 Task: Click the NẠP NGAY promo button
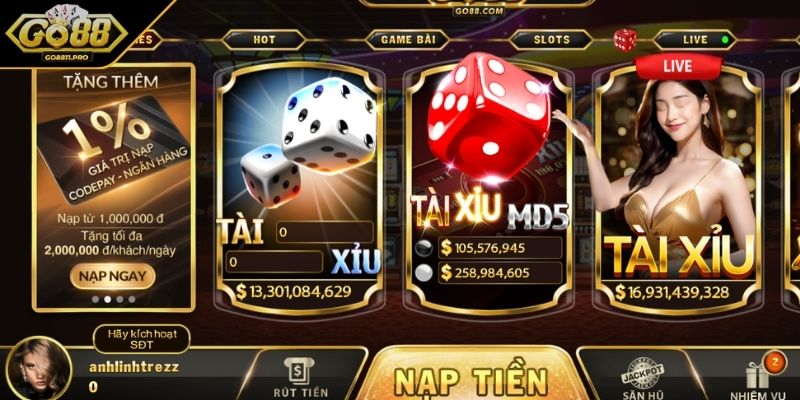tap(112, 274)
